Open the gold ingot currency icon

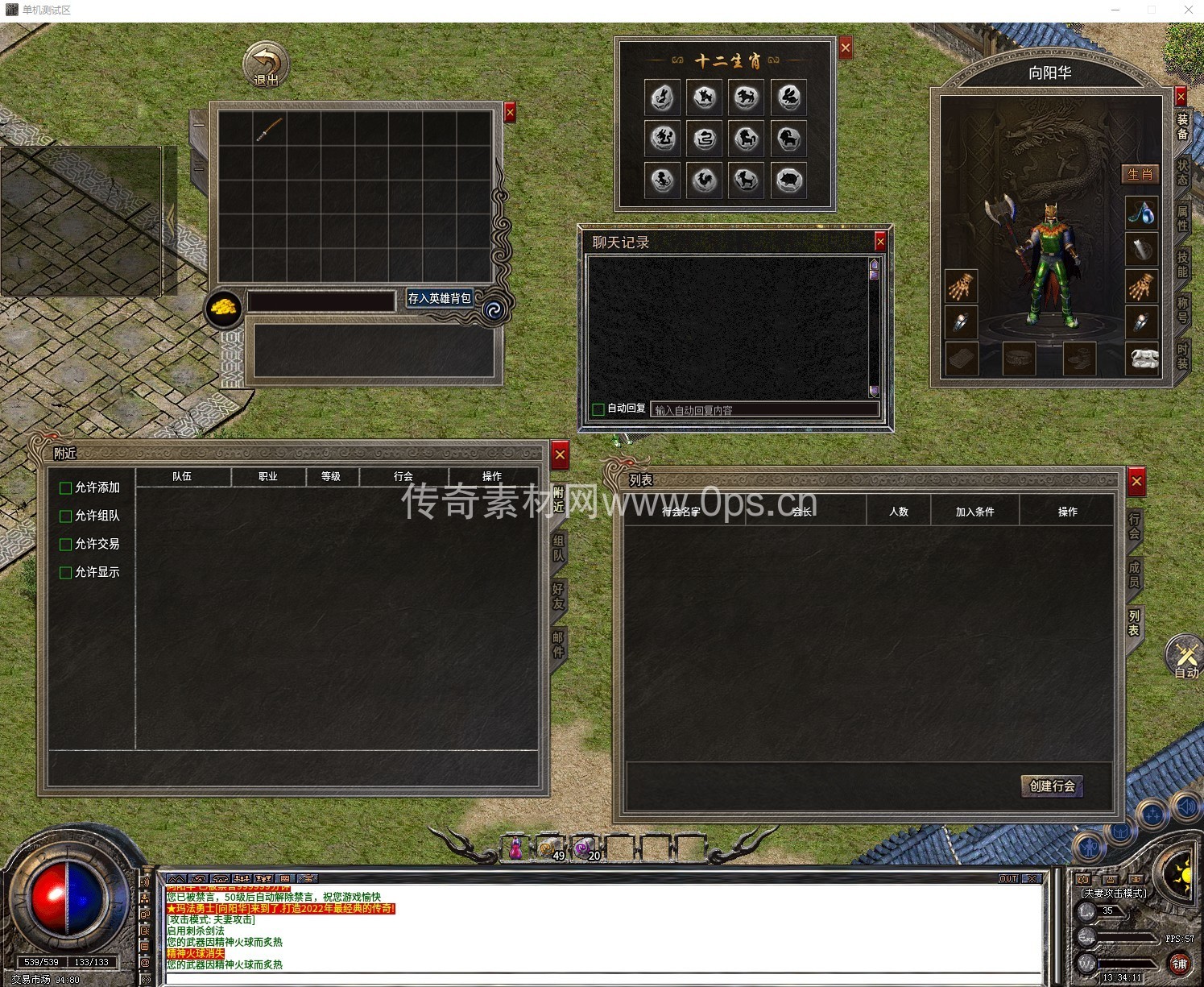click(x=224, y=309)
